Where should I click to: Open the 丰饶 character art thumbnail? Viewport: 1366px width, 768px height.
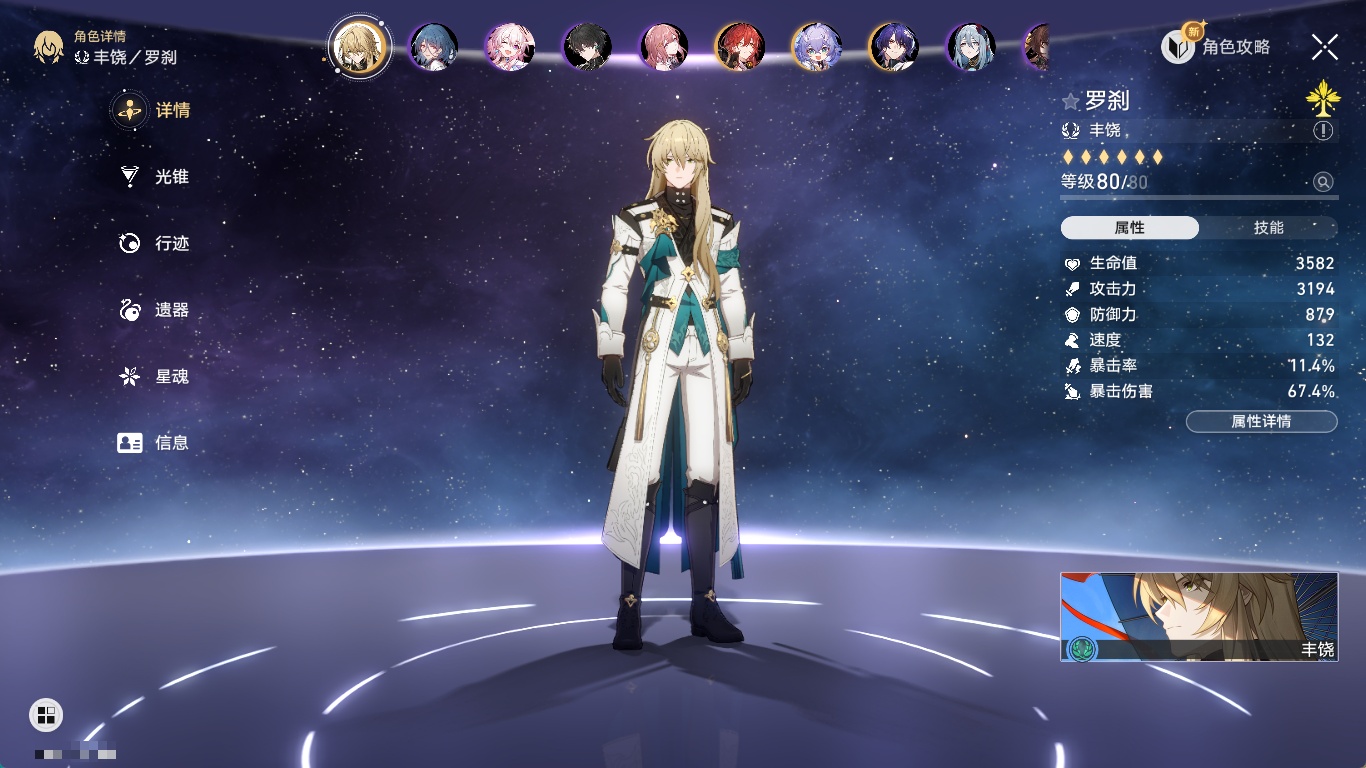1198,616
